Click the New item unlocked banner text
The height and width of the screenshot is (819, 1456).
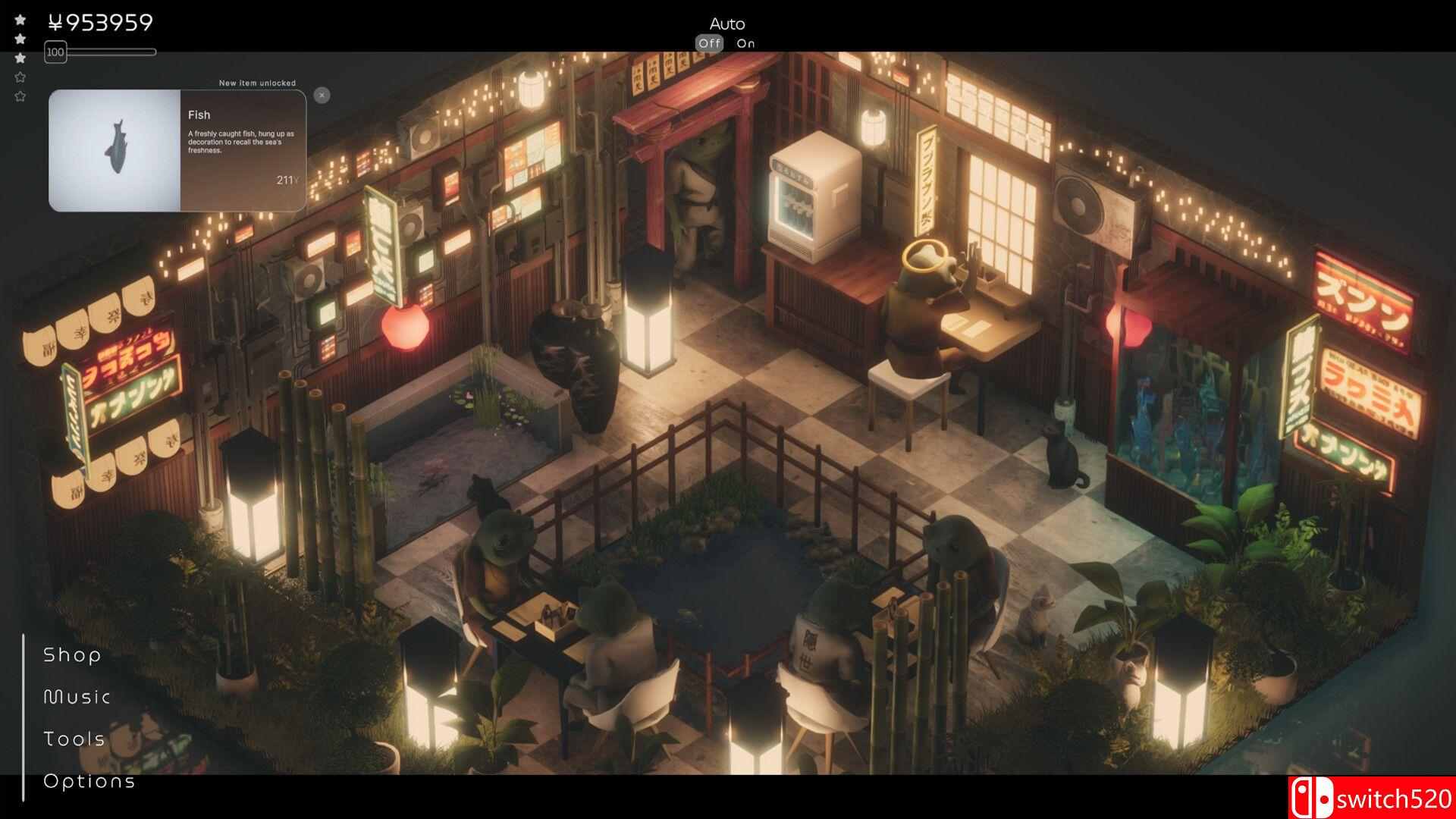coord(258,83)
